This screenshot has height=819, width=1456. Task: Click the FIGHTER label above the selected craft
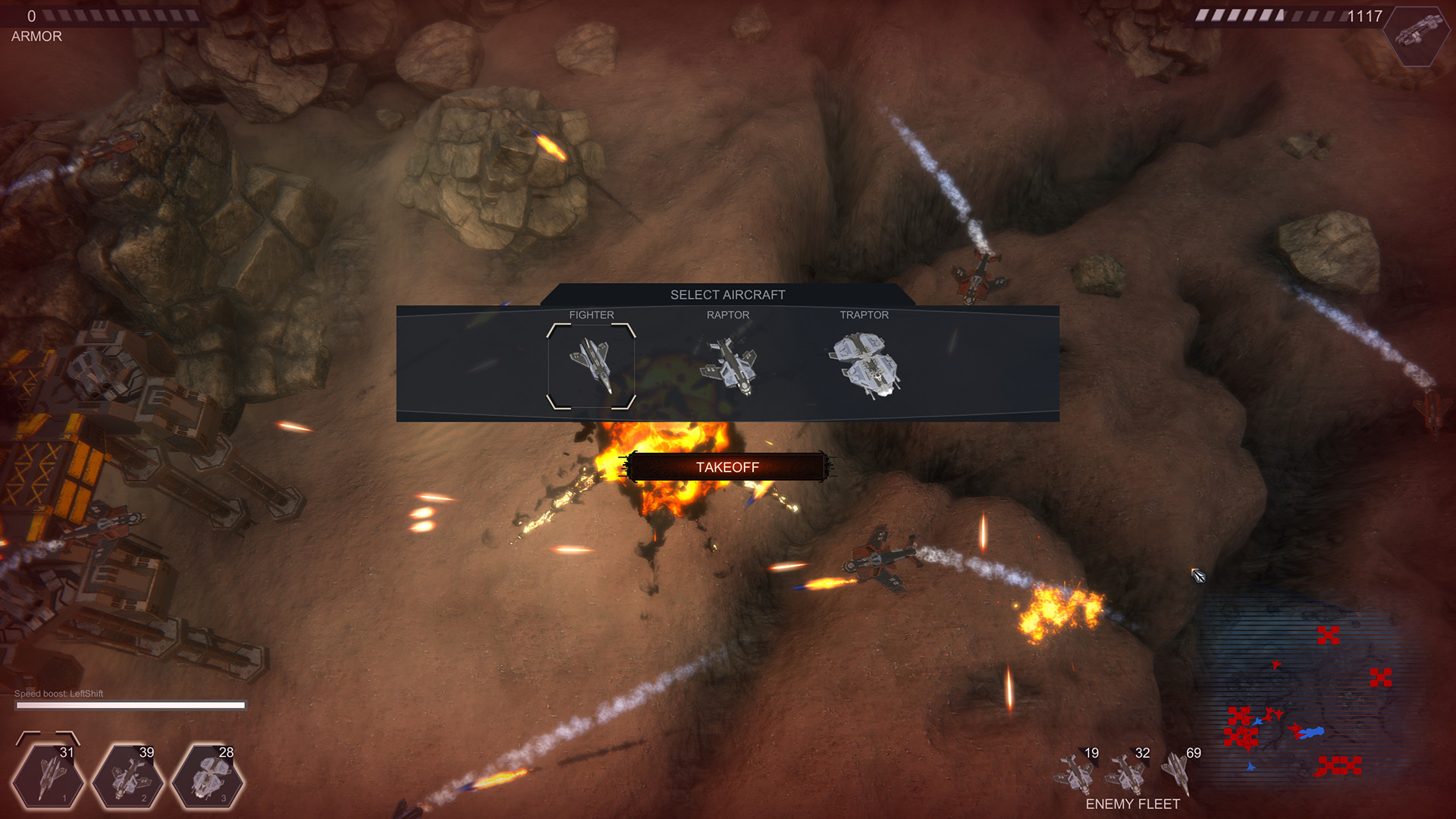[x=592, y=315]
